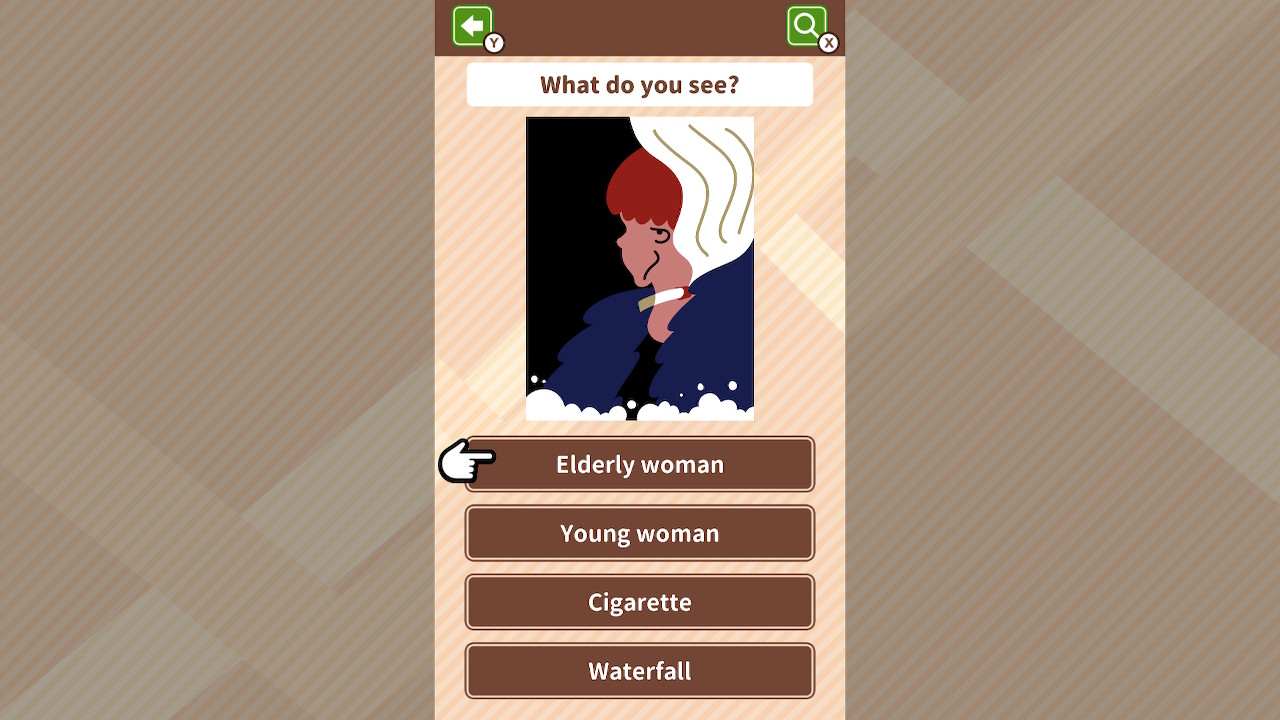Screen dimensions: 1280x720
Task: Click the optical illusion picture
Action: [x=639, y=267]
